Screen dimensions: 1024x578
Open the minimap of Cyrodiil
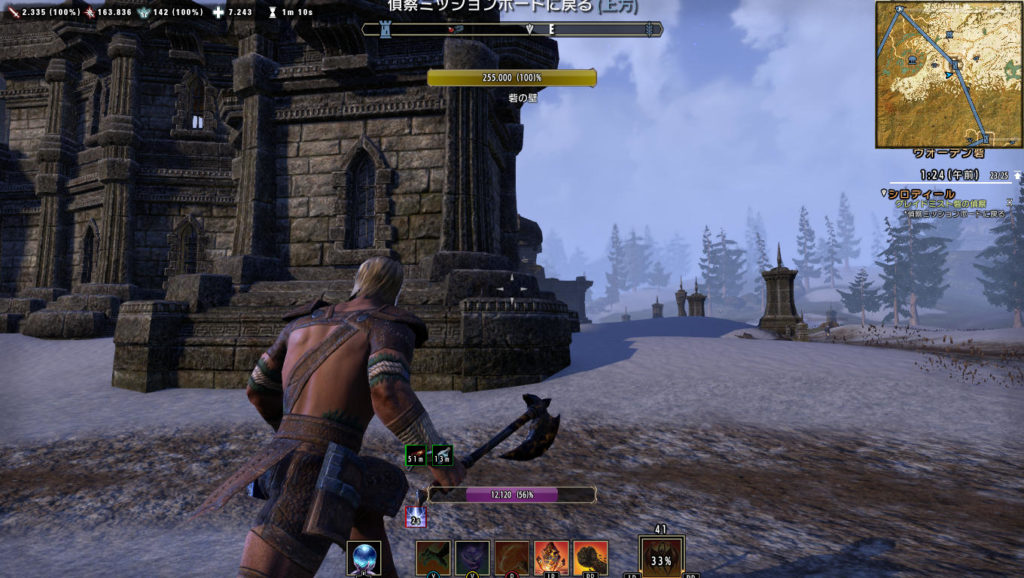(x=948, y=74)
